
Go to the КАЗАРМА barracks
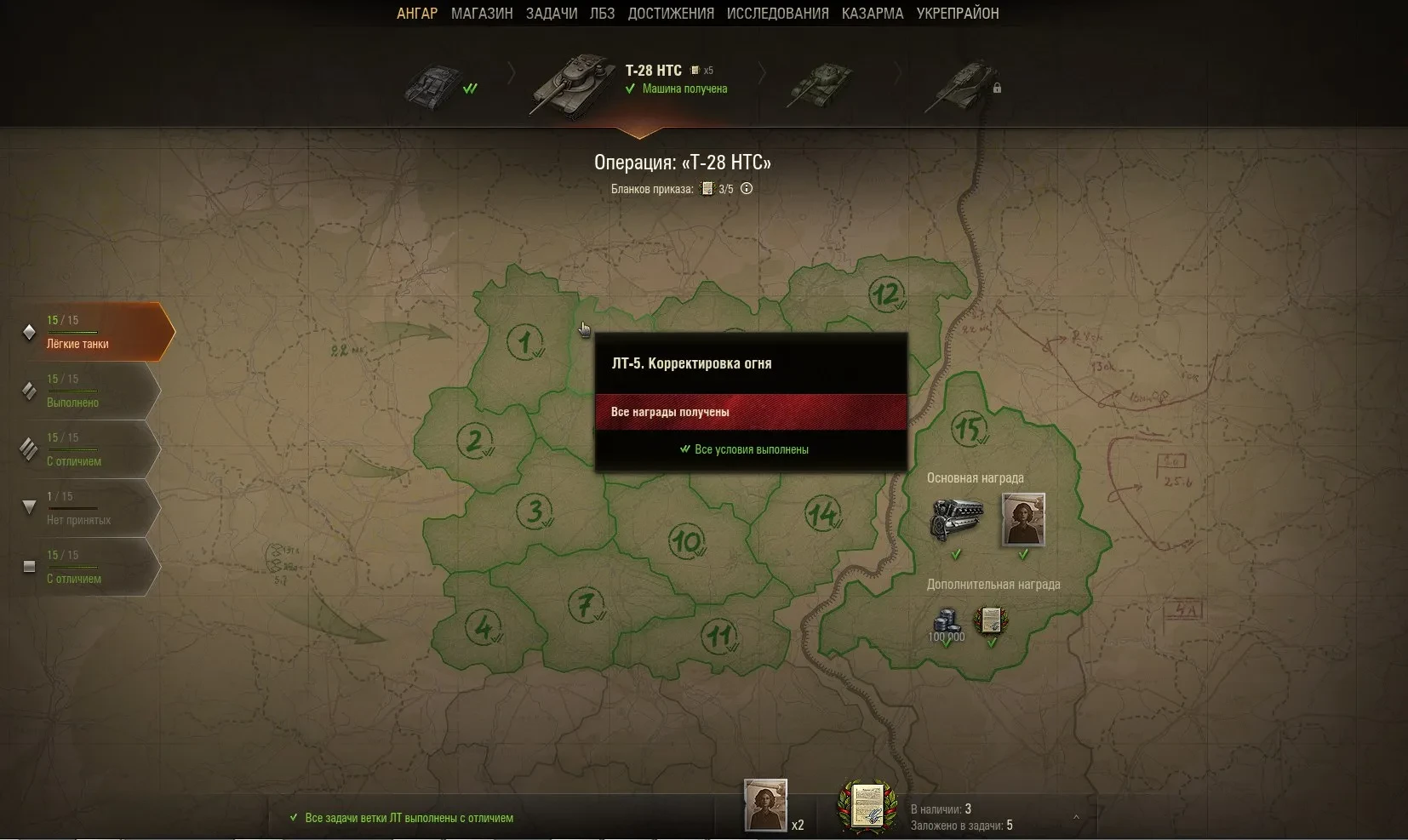click(x=873, y=14)
